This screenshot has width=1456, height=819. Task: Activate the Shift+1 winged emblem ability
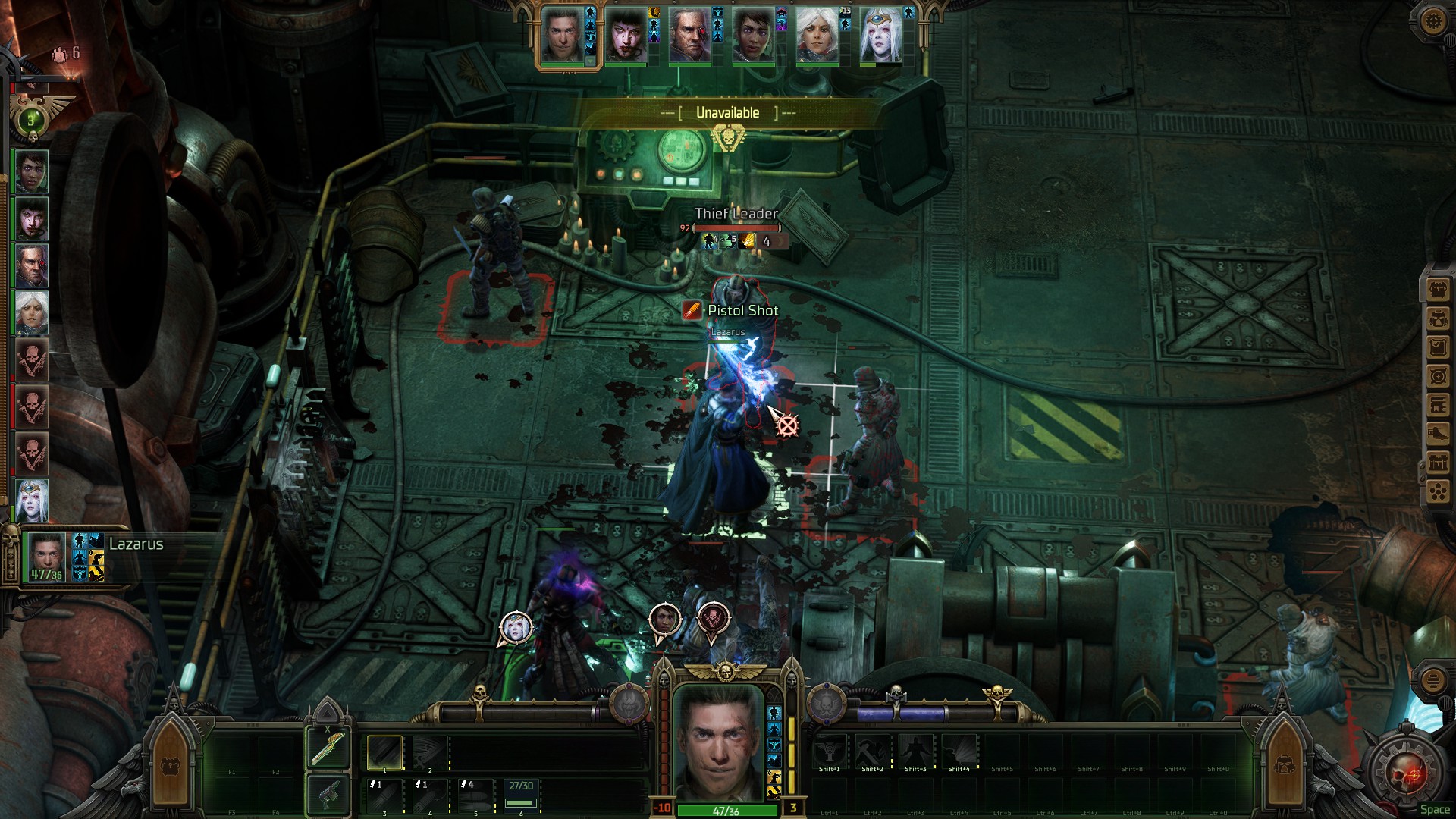pos(829,751)
